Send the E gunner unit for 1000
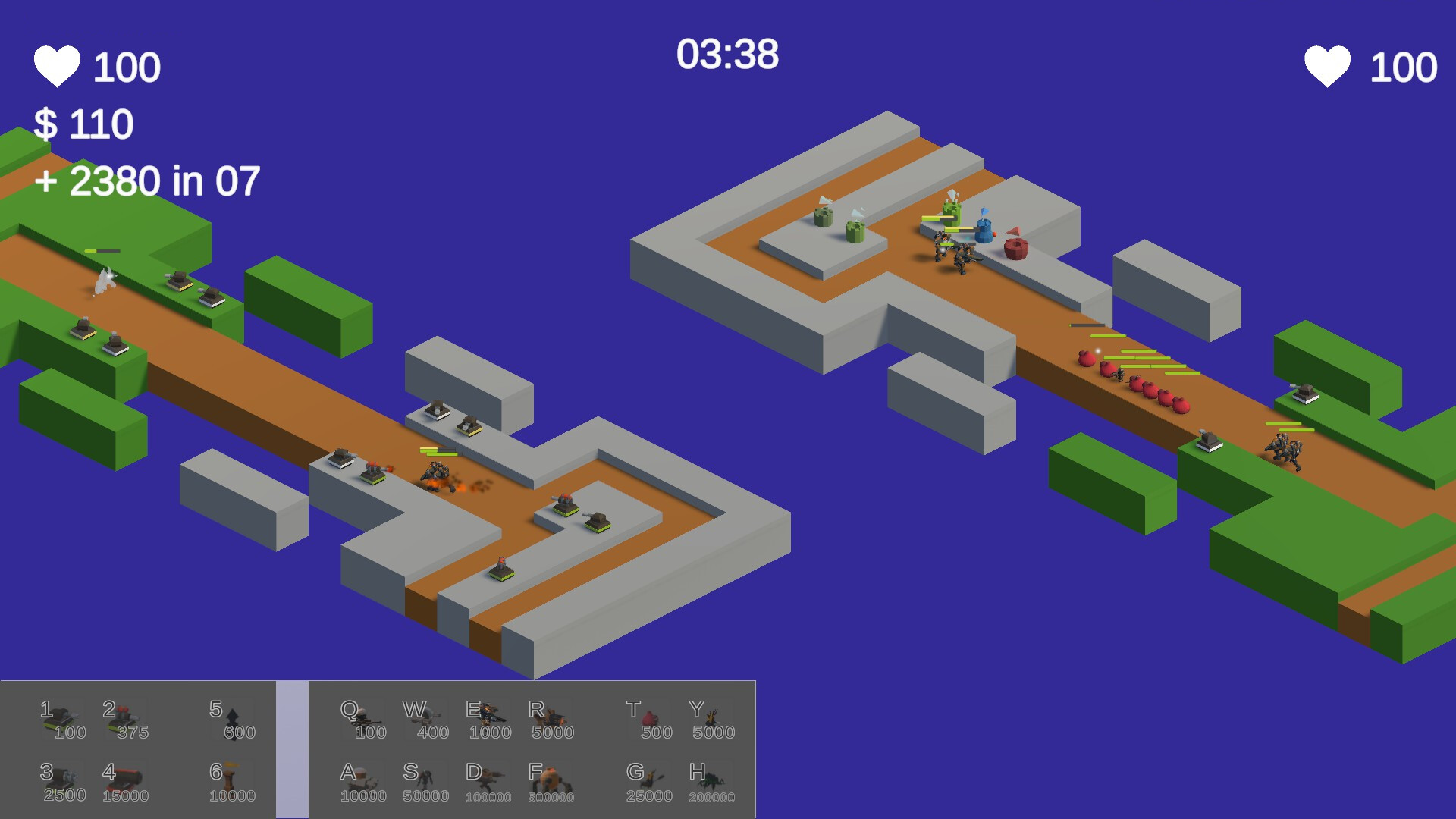The height and width of the screenshot is (819, 1456). [489, 717]
